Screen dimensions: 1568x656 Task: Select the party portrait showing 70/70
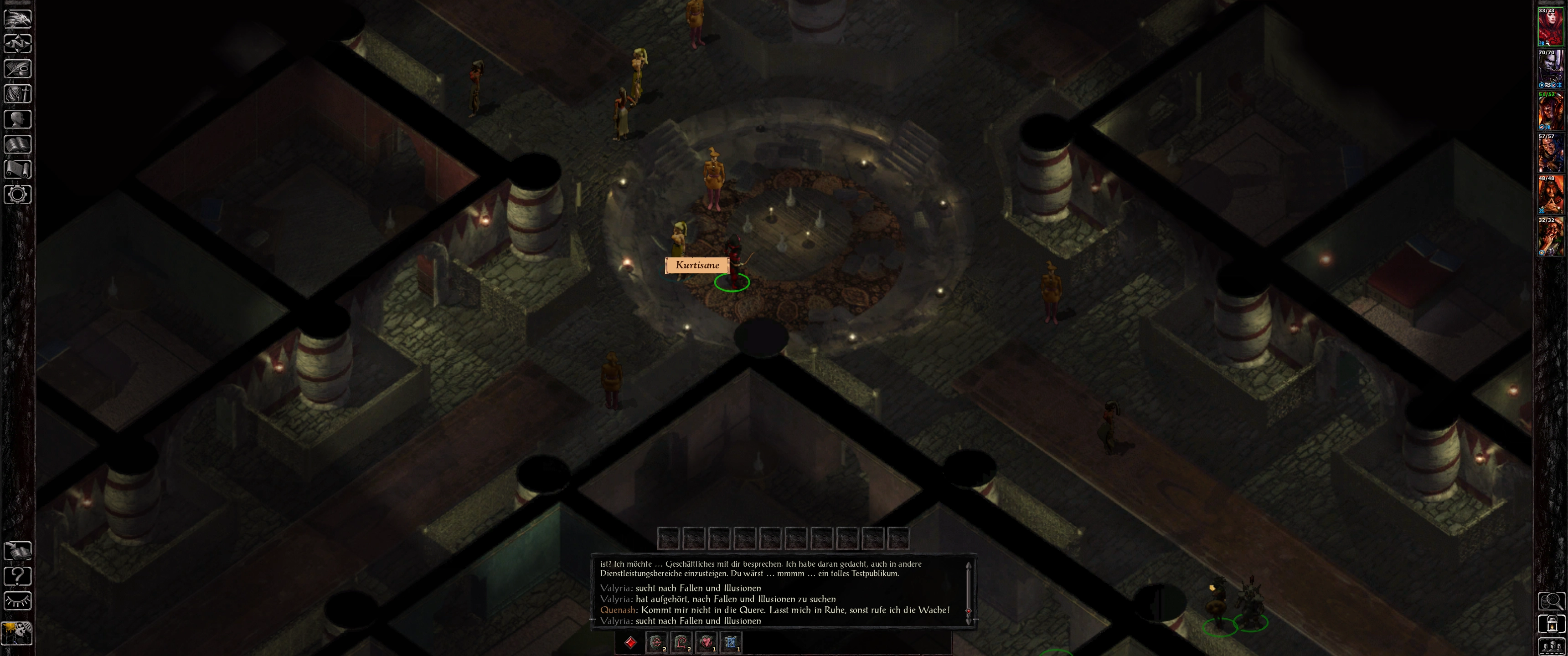click(1550, 69)
